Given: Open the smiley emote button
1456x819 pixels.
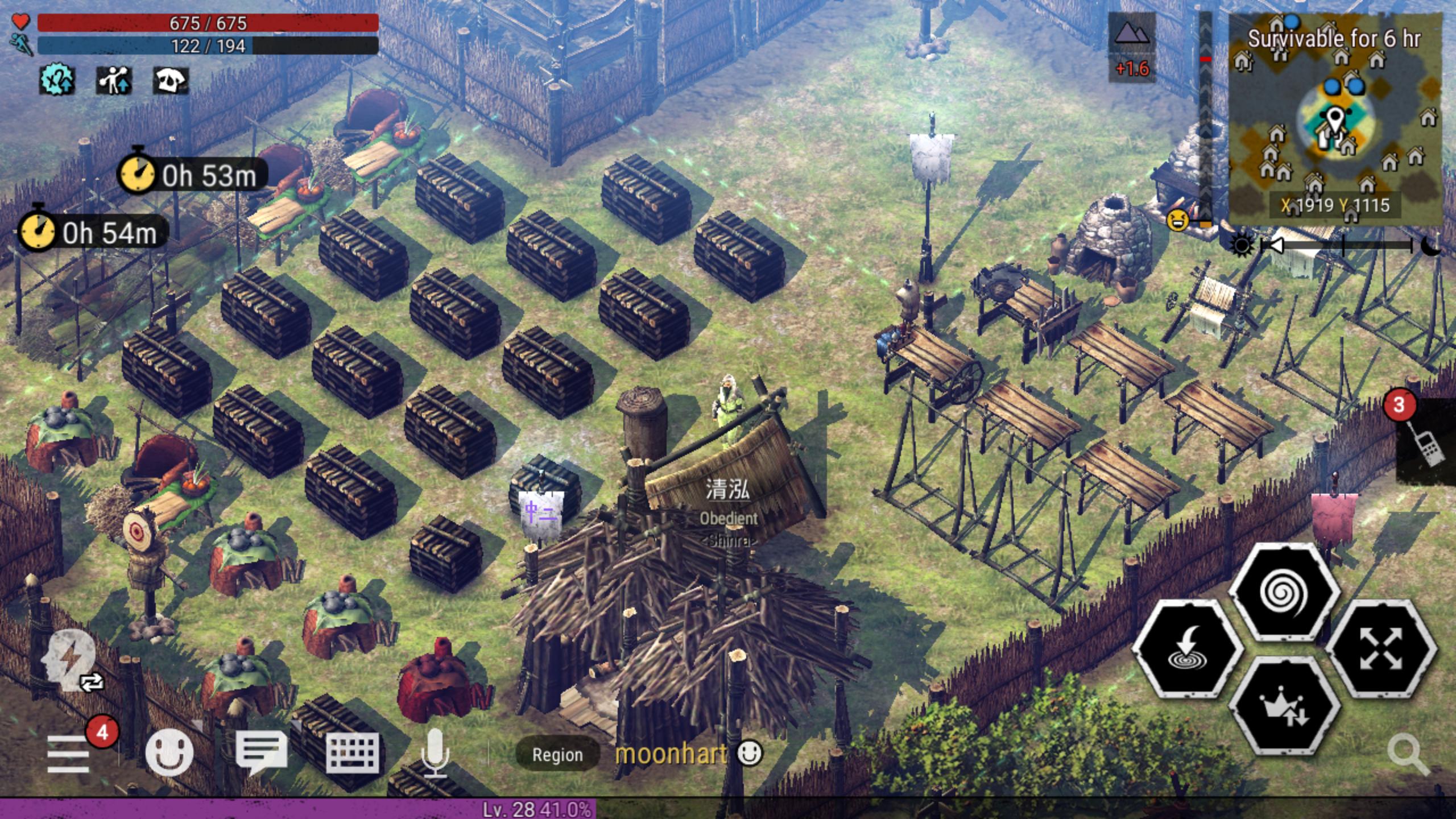Looking at the screenshot, I should (169, 752).
